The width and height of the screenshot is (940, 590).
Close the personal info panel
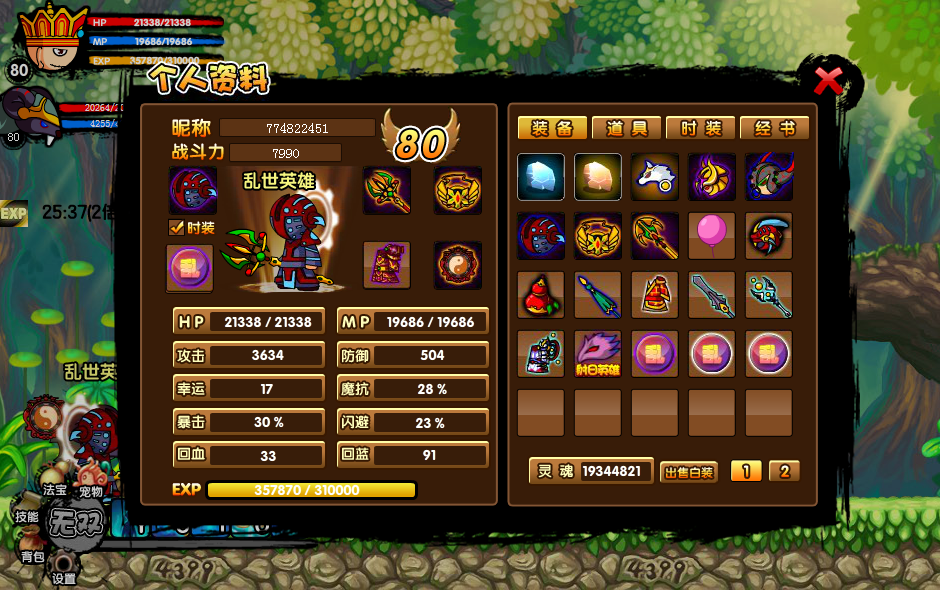pyautogui.click(x=829, y=81)
